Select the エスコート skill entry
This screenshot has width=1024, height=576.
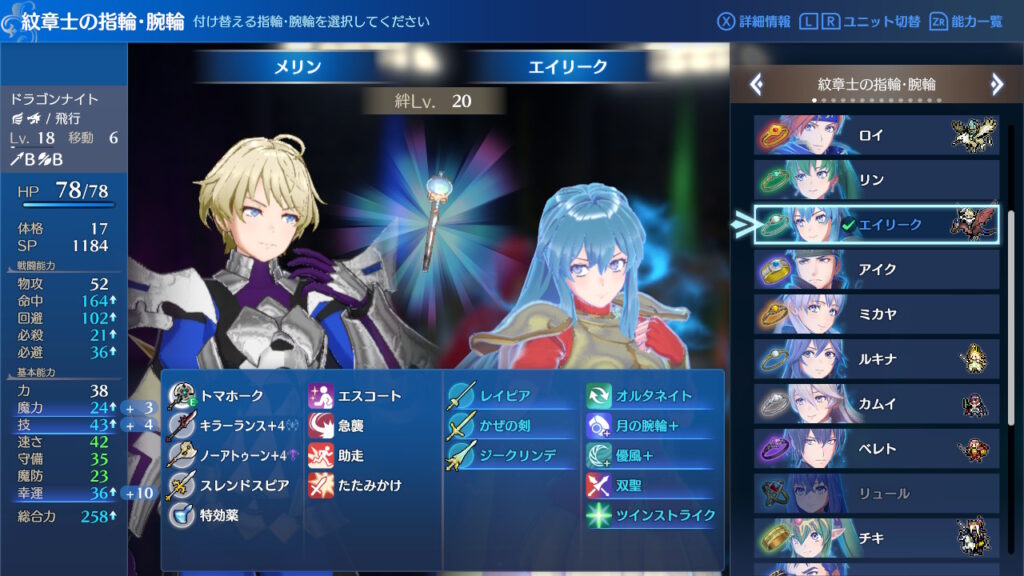coord(368,395)
